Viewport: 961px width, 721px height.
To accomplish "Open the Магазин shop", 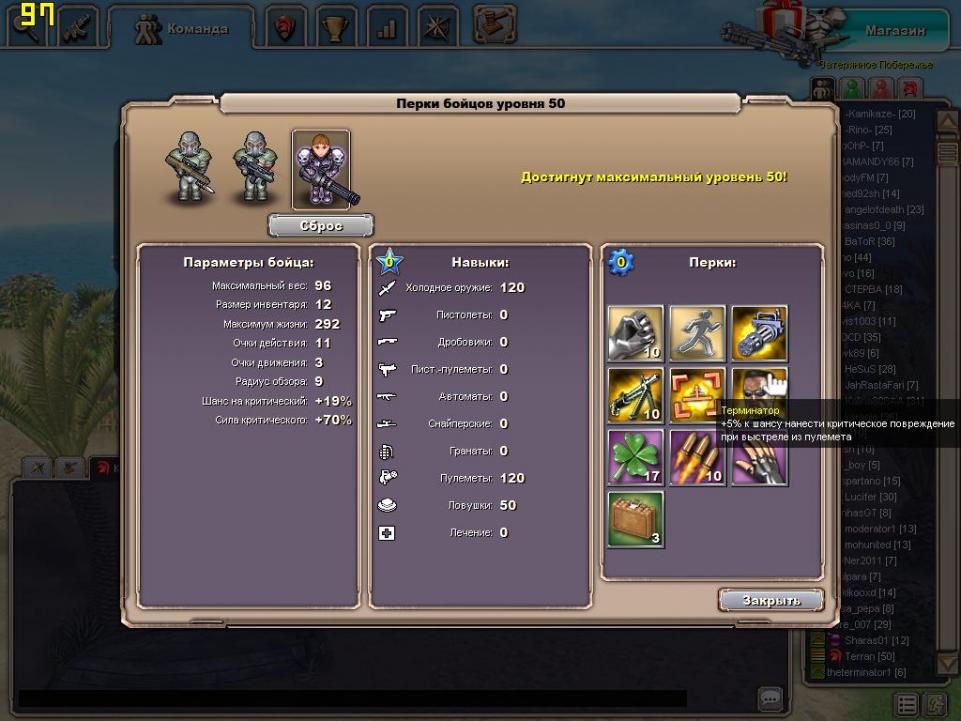I will pyautogui.click(x=895, y=30).
